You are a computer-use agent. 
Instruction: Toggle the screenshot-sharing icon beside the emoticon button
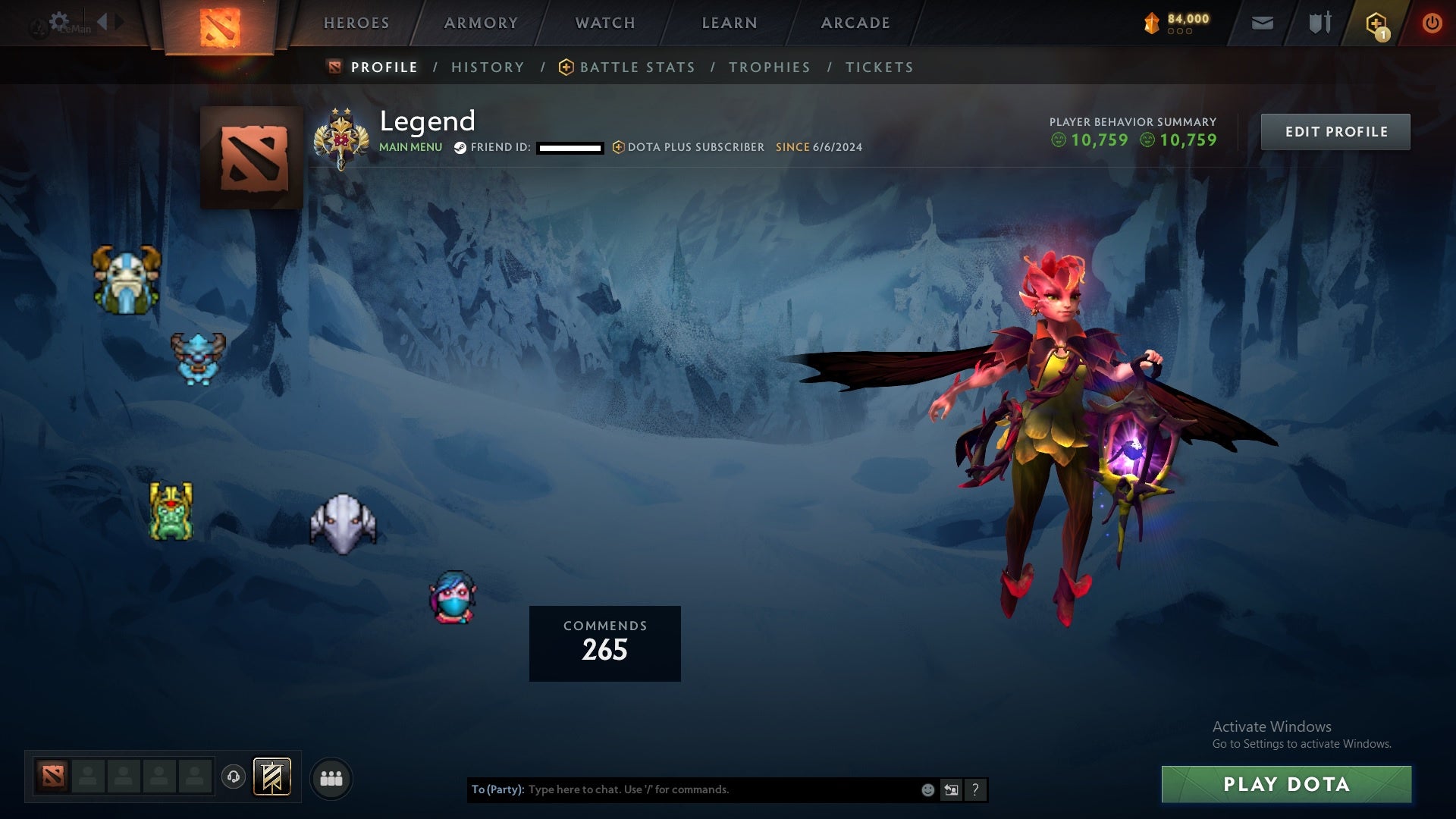tap(951, 789)
